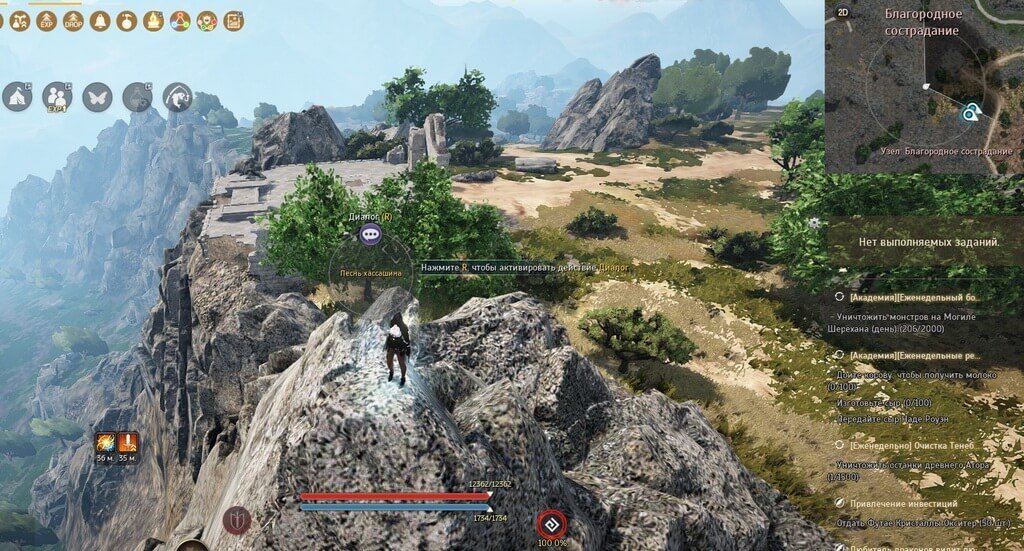The image size is (1024, 551).
Task: Click the DROP buff icon
Action: pos(73,20)
